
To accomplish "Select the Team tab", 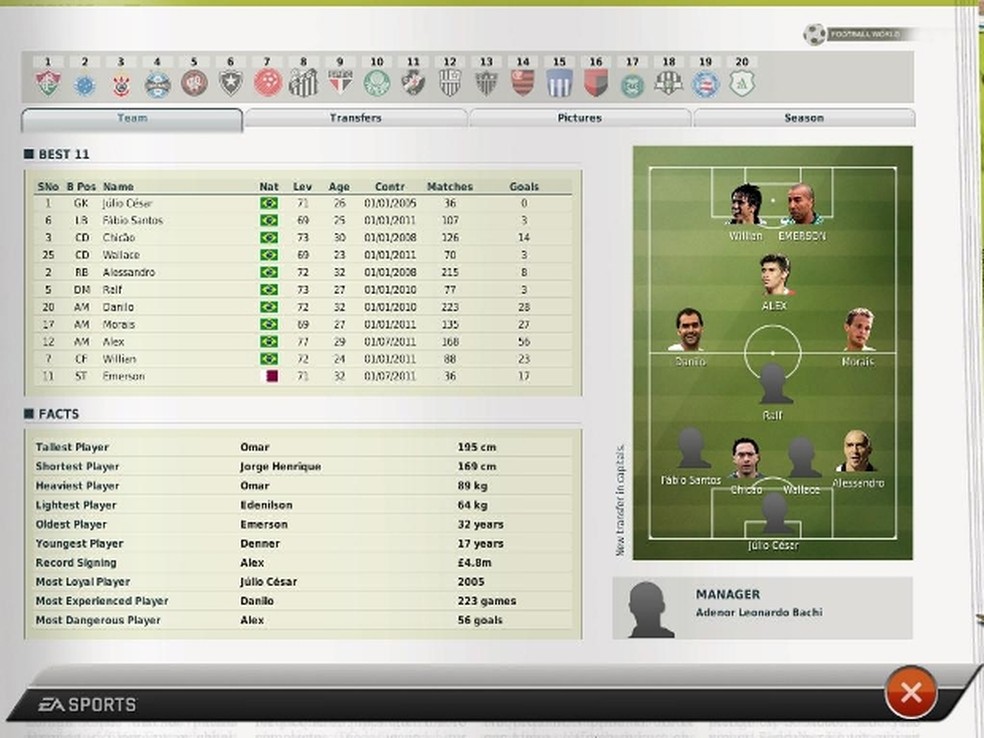I will pyautogui.click(x=132, y=119).
